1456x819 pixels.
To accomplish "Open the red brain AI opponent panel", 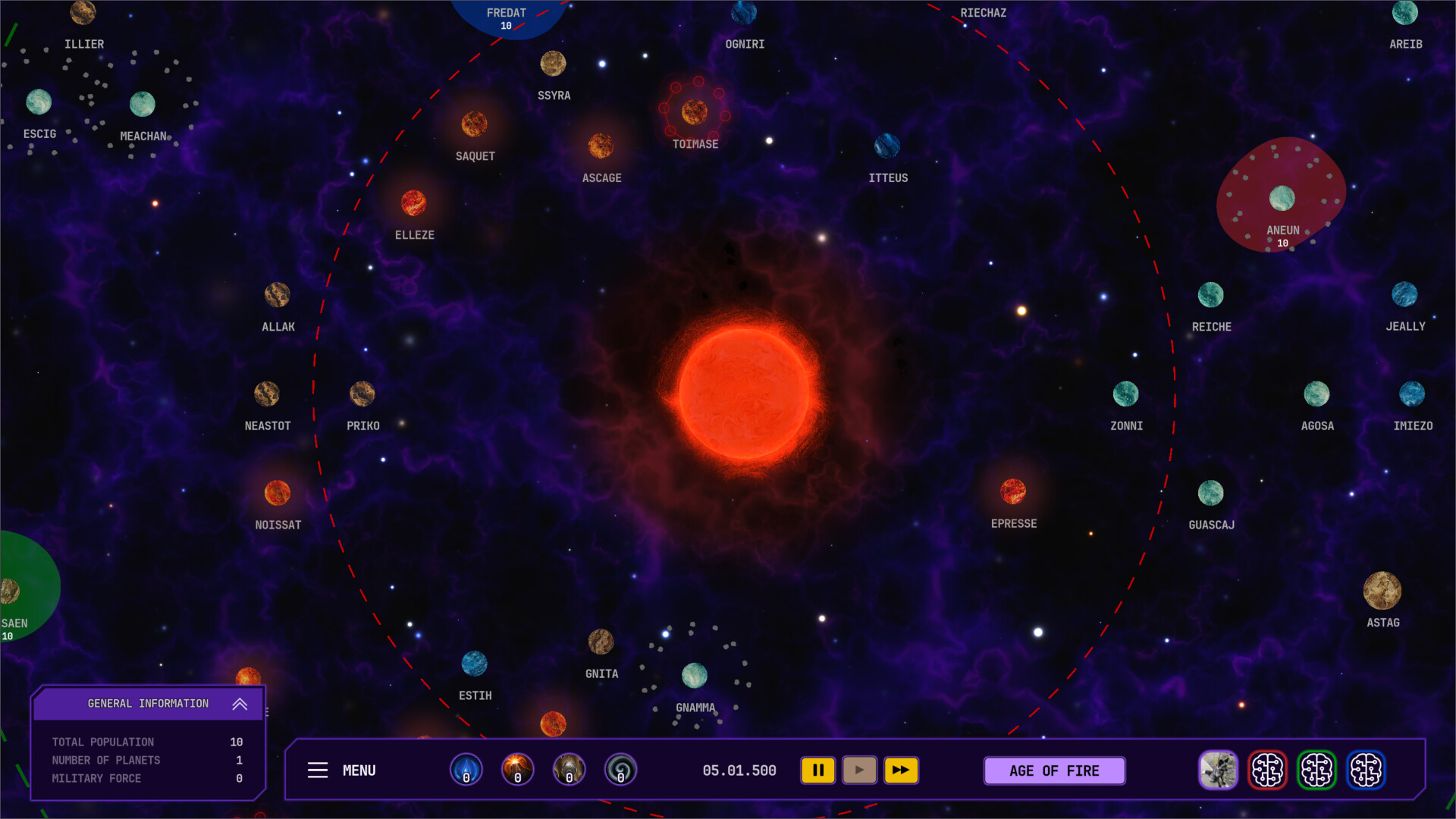I will [1268, 770].
